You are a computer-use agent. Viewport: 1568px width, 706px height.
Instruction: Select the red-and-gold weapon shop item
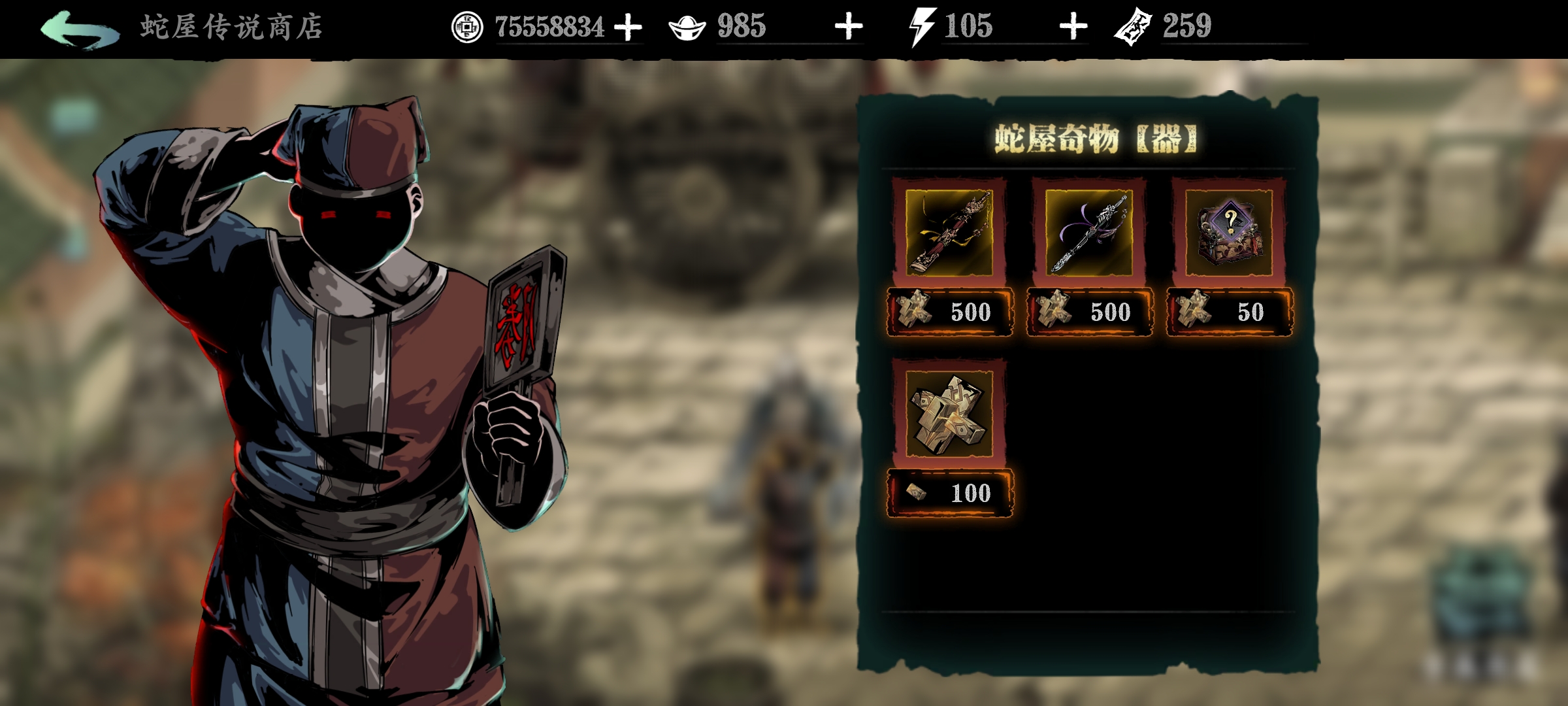pyautogui.click(x=949, y=233)
